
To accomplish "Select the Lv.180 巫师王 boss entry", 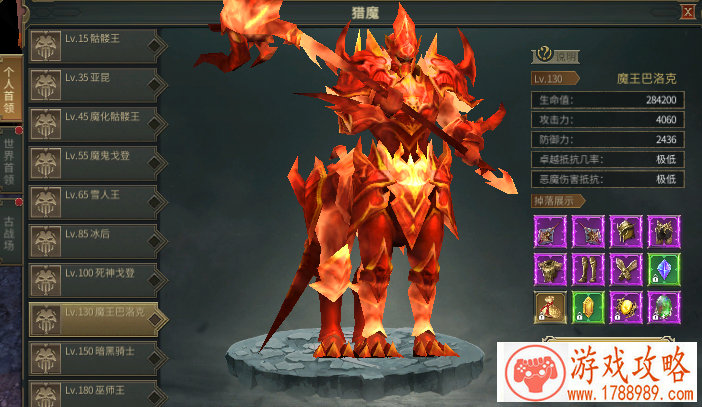I will click(96, 391).
